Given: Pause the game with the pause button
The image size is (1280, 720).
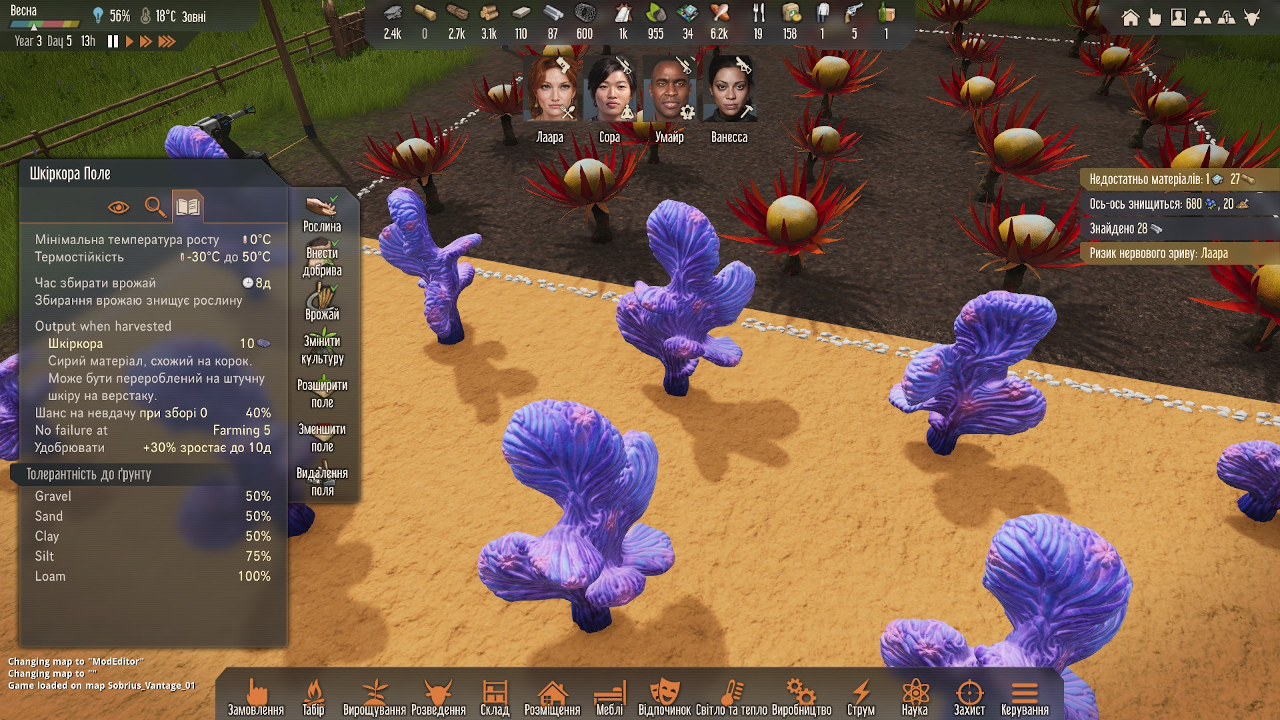Looking at the screenshot, I should click(113, 41).
